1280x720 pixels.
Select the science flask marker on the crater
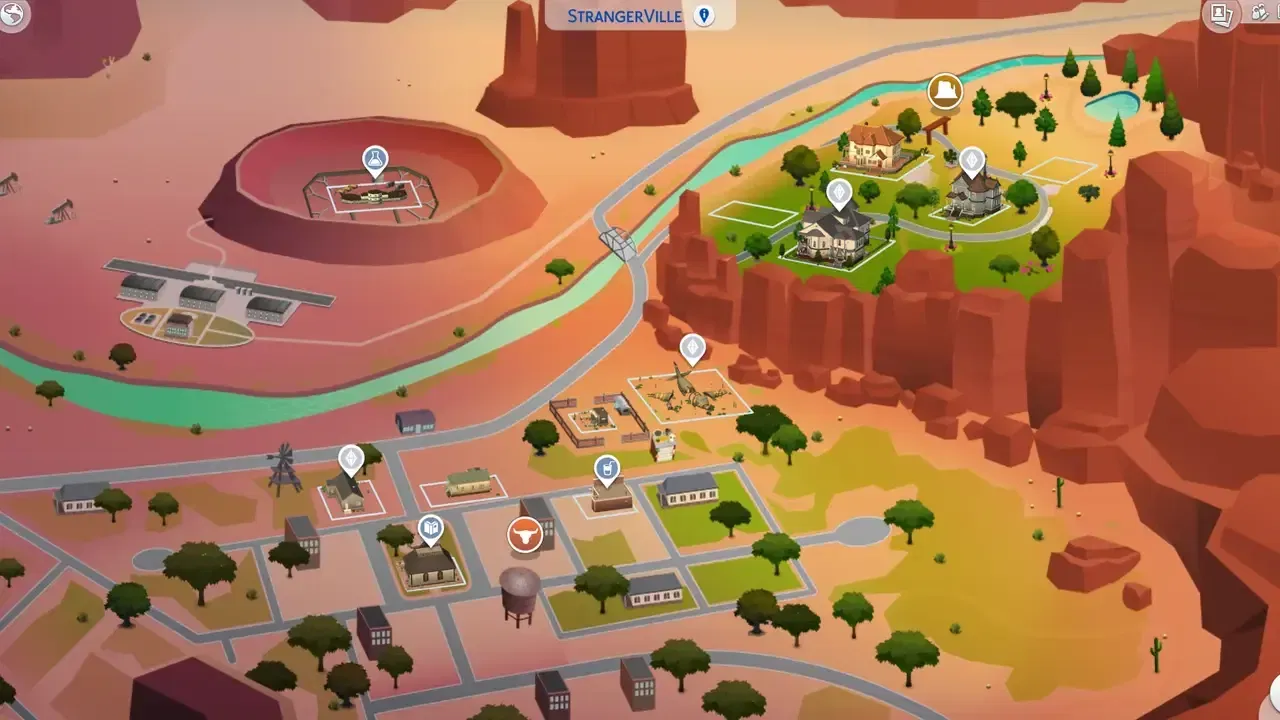click(375, 160)
